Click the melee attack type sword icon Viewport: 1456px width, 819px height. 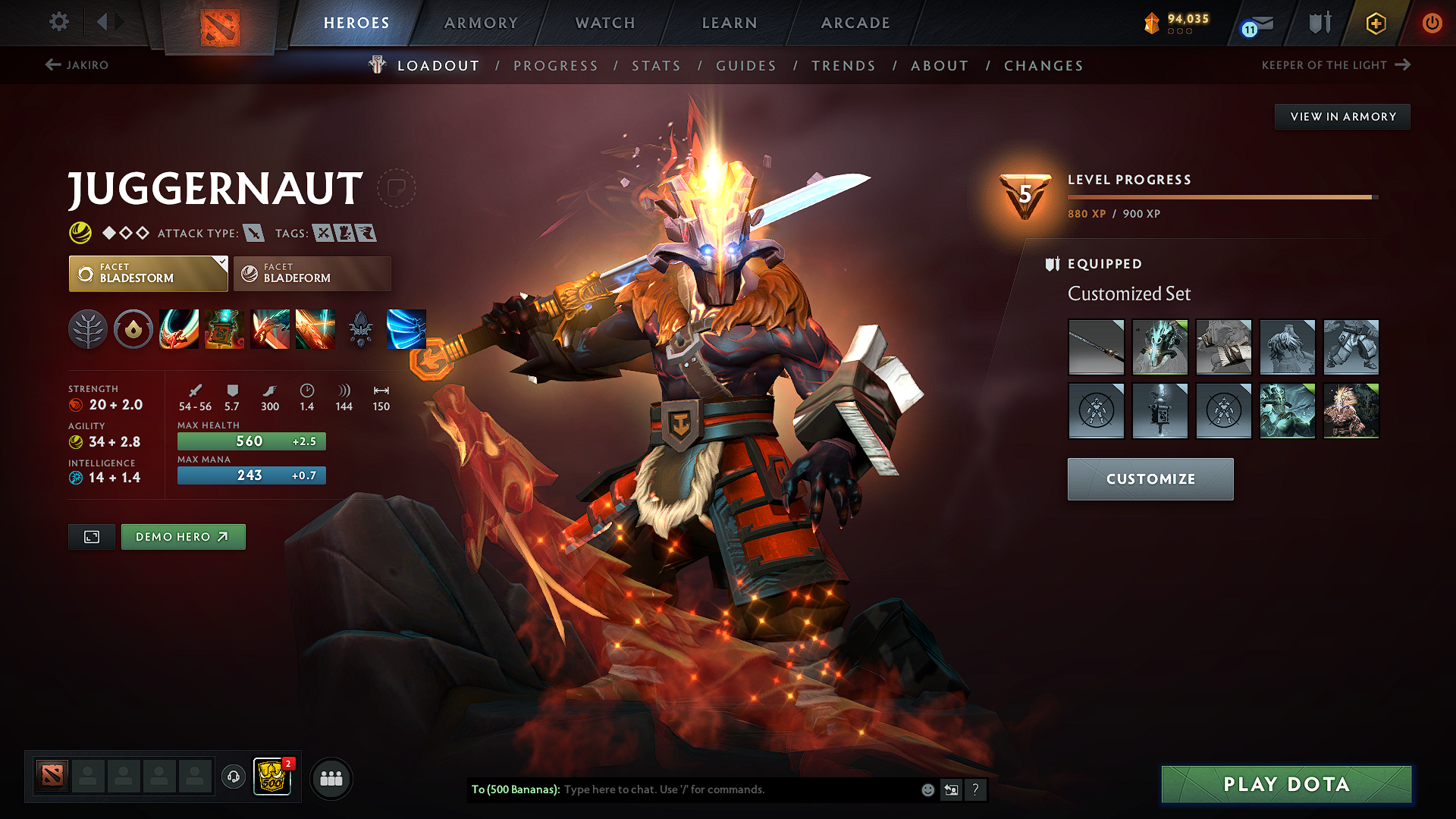(x=256, y=233)
